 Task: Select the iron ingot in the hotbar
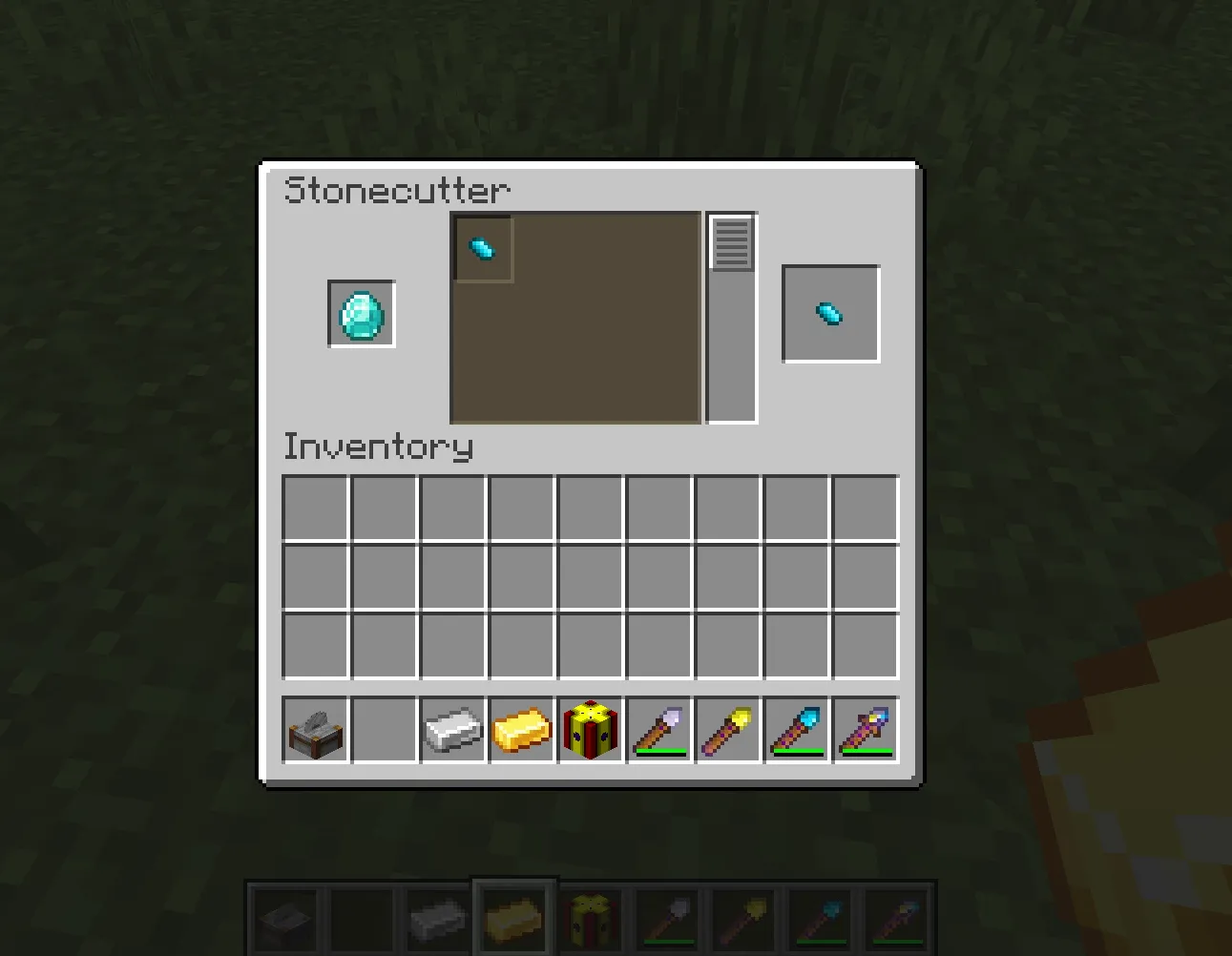tap(451, 730)
